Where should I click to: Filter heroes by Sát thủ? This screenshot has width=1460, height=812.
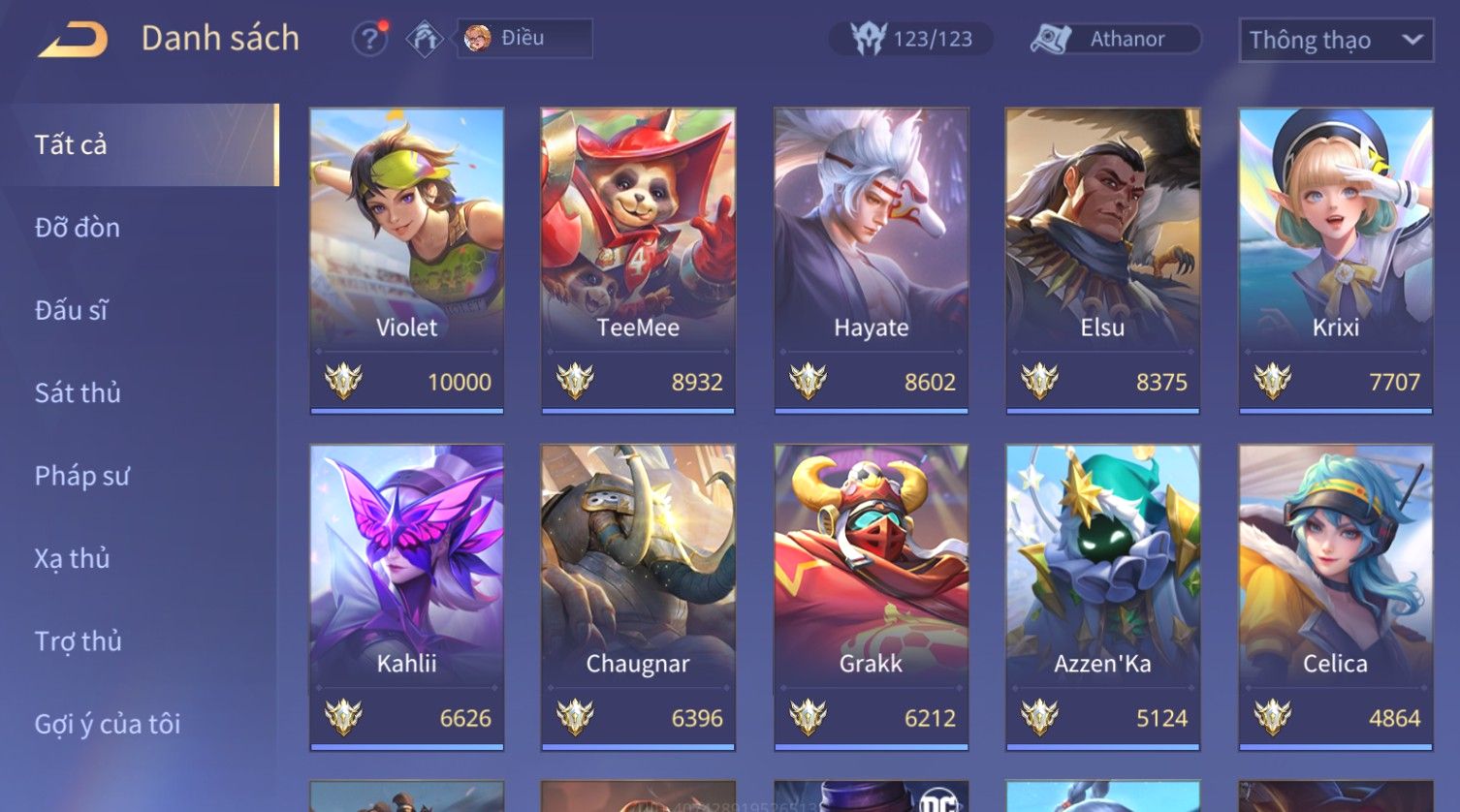78,392
